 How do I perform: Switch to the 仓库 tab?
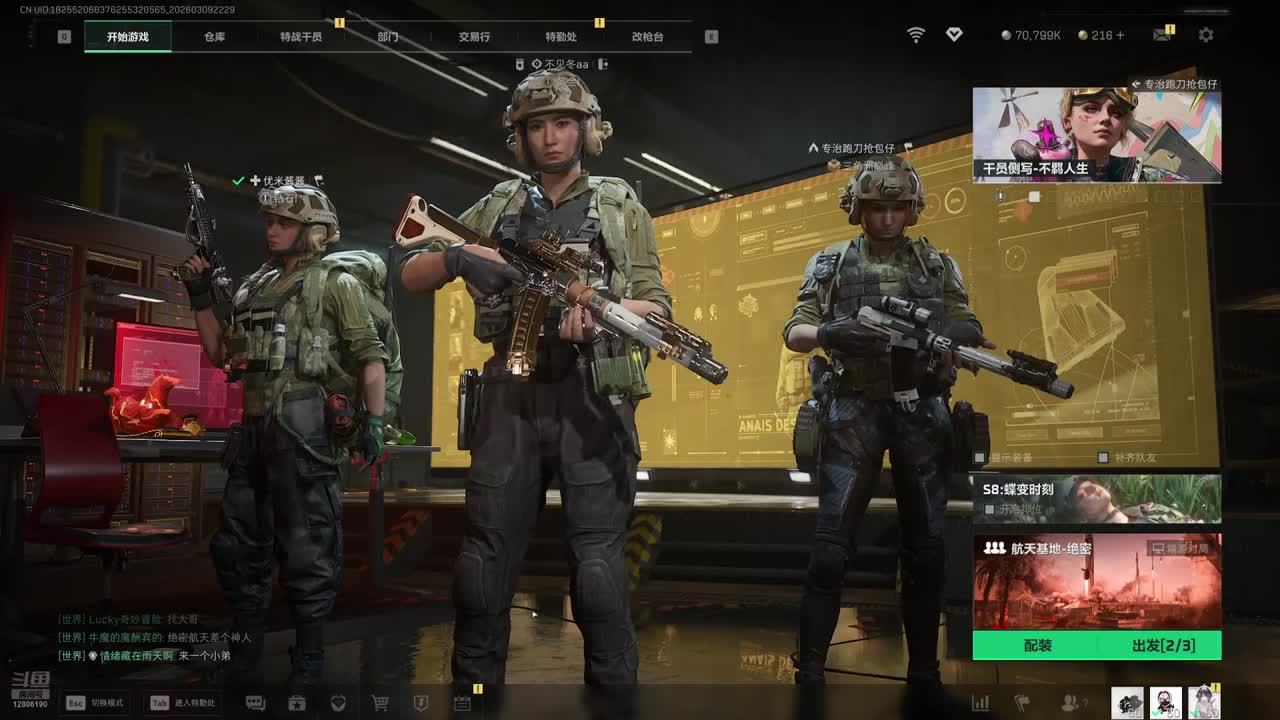(214, 37)
